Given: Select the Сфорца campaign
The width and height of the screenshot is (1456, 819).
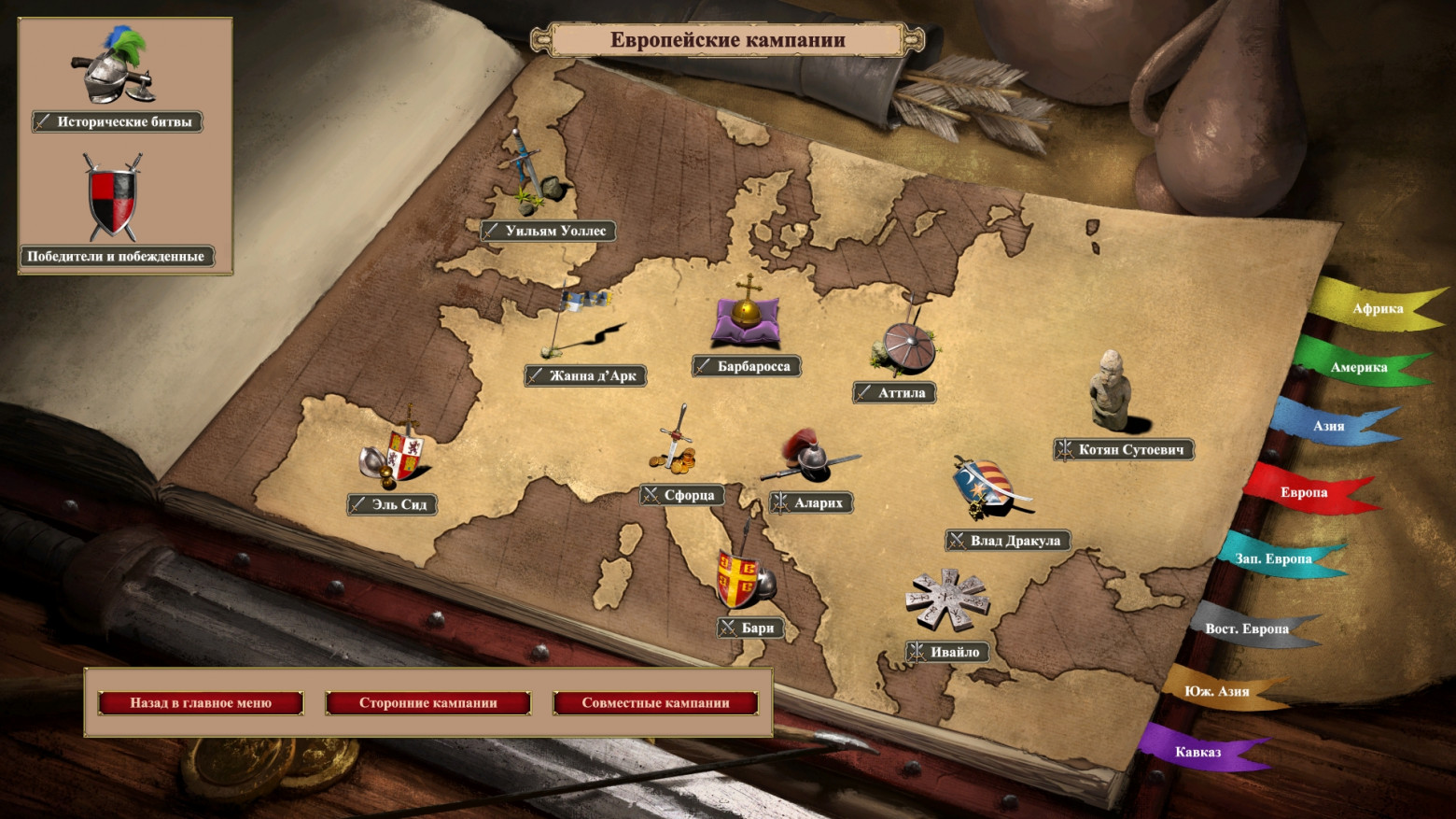Looking at the screenshot, I should coord(681,495).
